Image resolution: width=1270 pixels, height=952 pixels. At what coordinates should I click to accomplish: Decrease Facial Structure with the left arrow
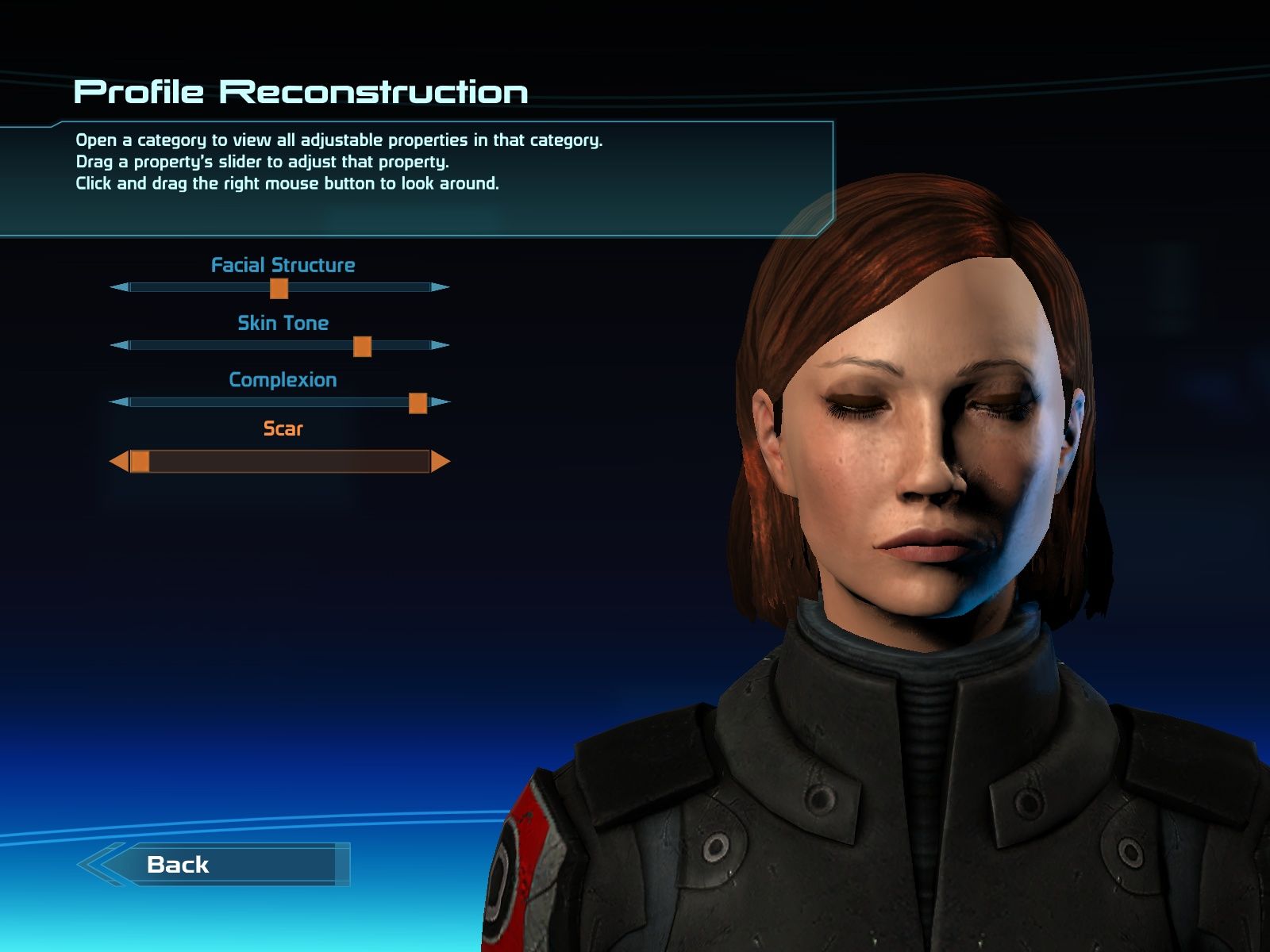click(119, 287)
